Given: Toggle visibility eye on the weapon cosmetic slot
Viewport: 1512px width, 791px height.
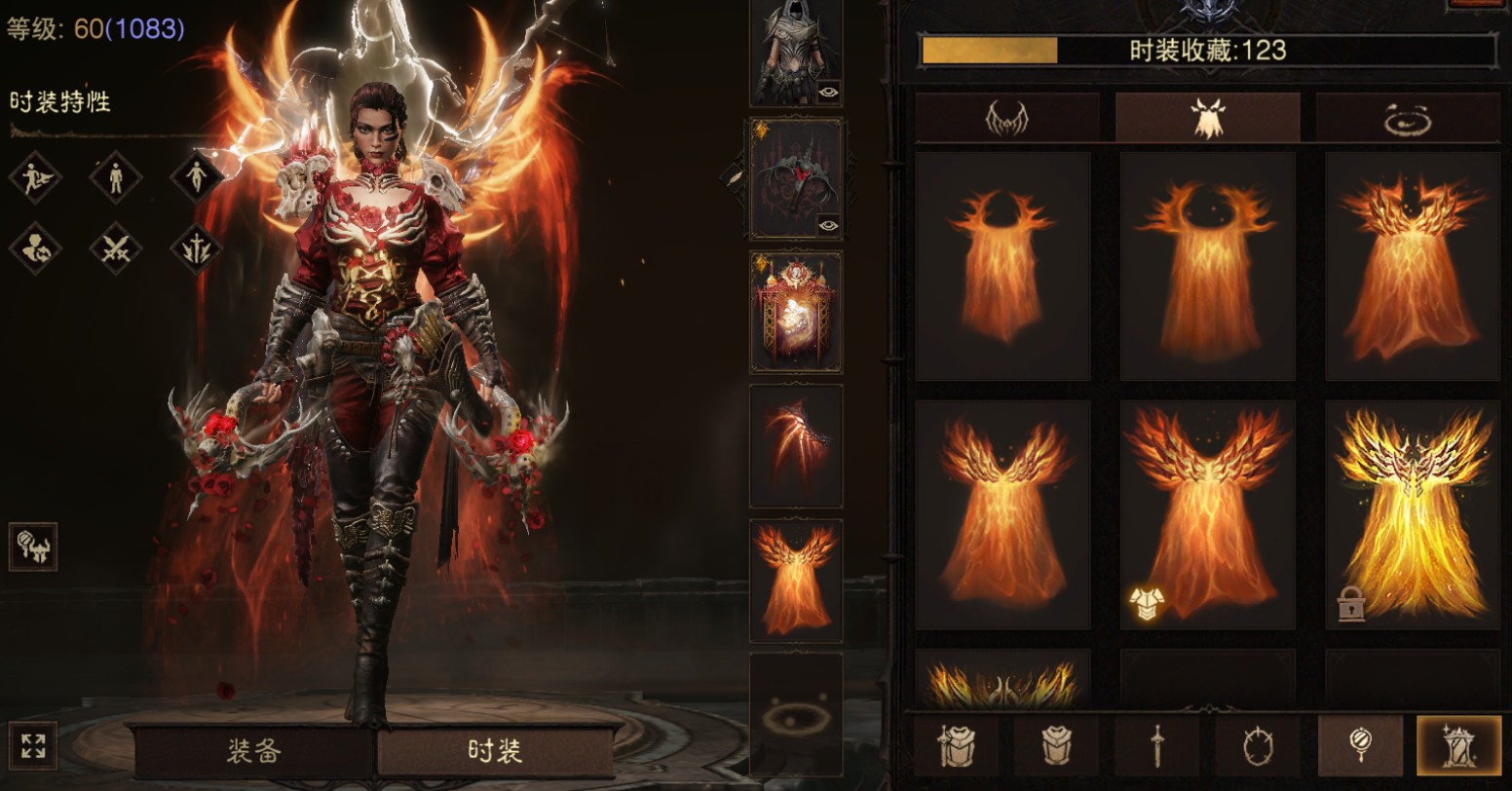Looking at the screenshot, I should coord(828,225).
